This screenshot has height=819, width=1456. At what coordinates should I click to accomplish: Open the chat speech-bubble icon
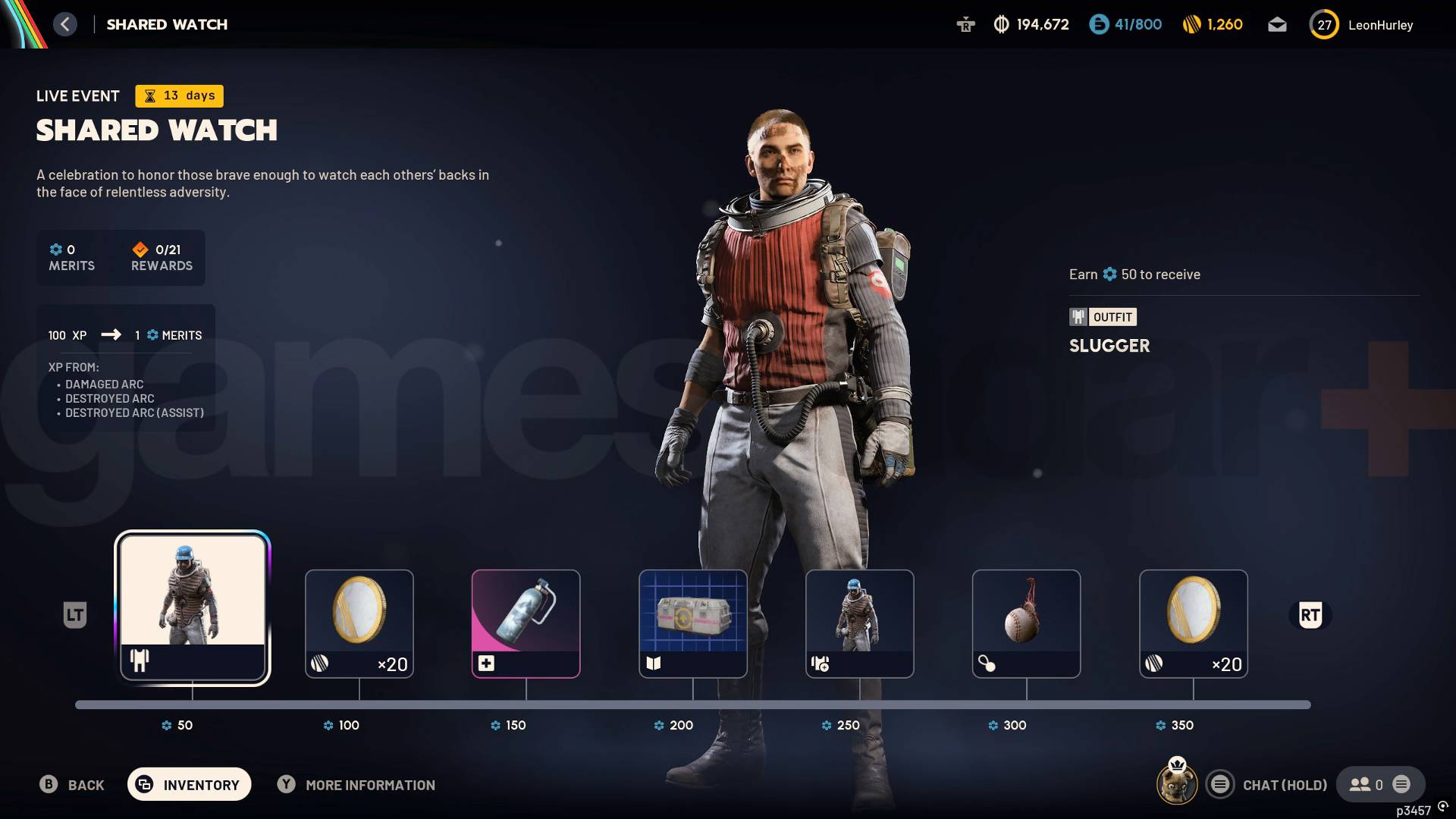click(1220, 785)
